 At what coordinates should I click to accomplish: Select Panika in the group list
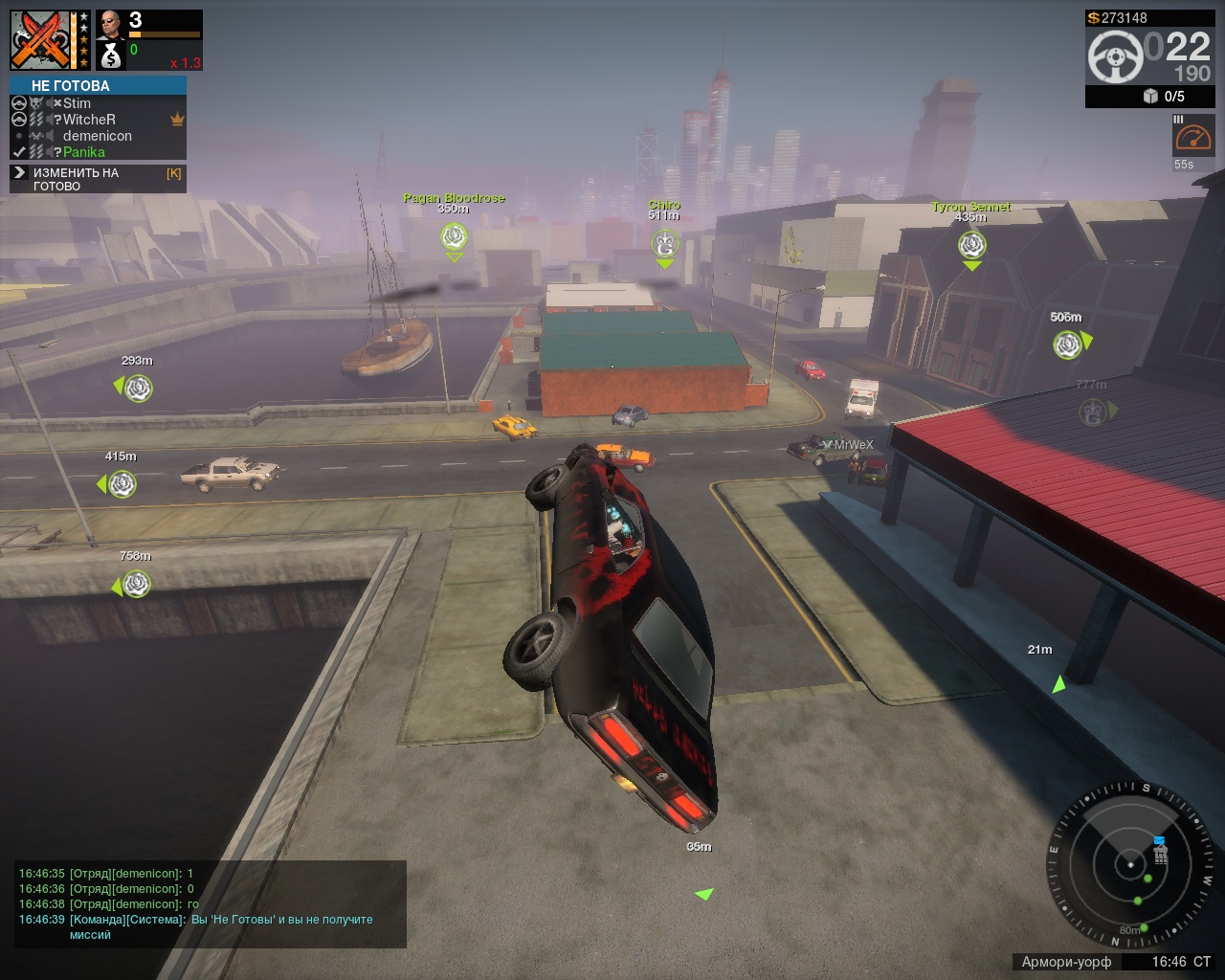[x=84, y=152]
